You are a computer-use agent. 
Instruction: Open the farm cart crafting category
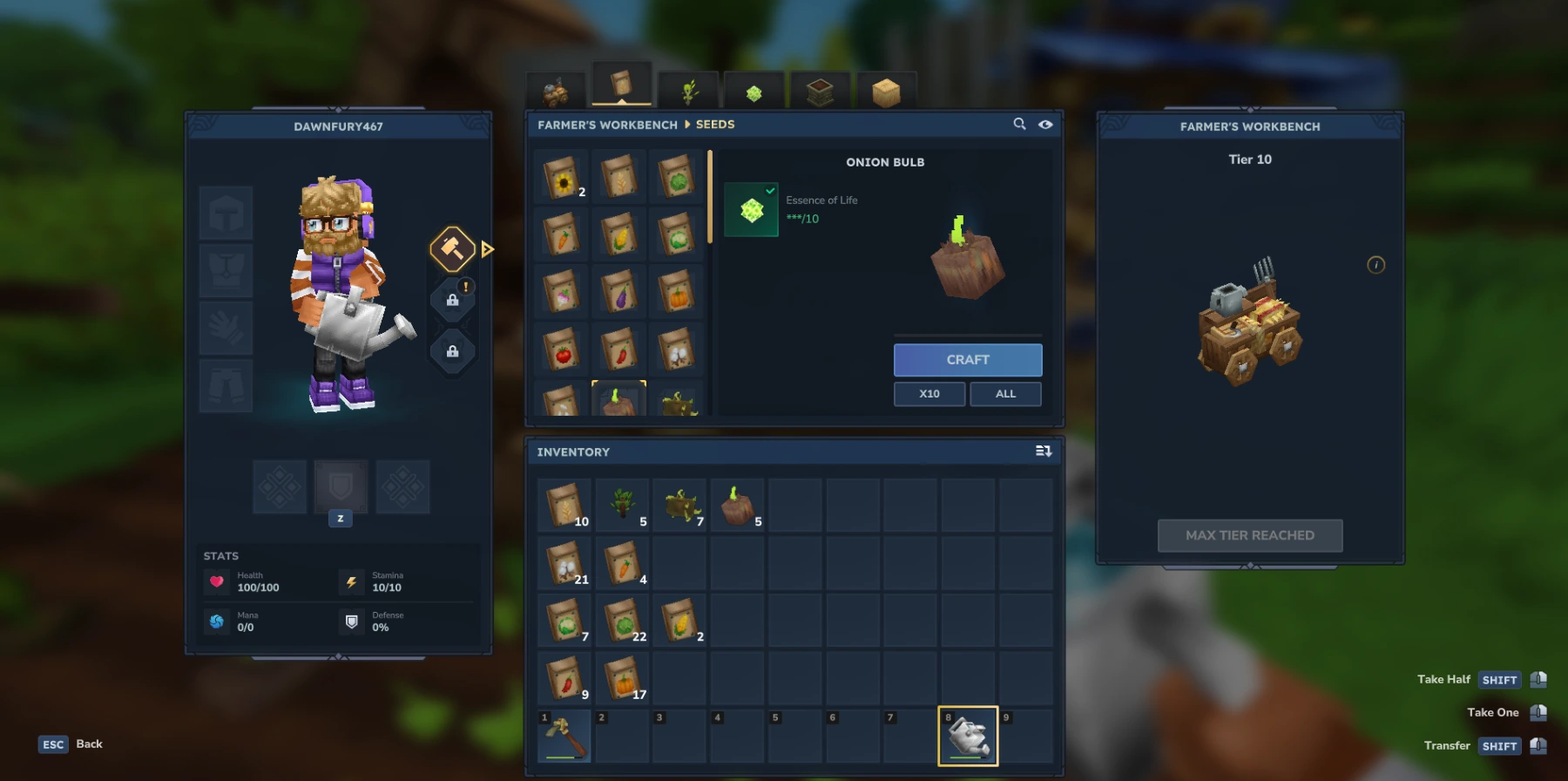click(555, 90)
